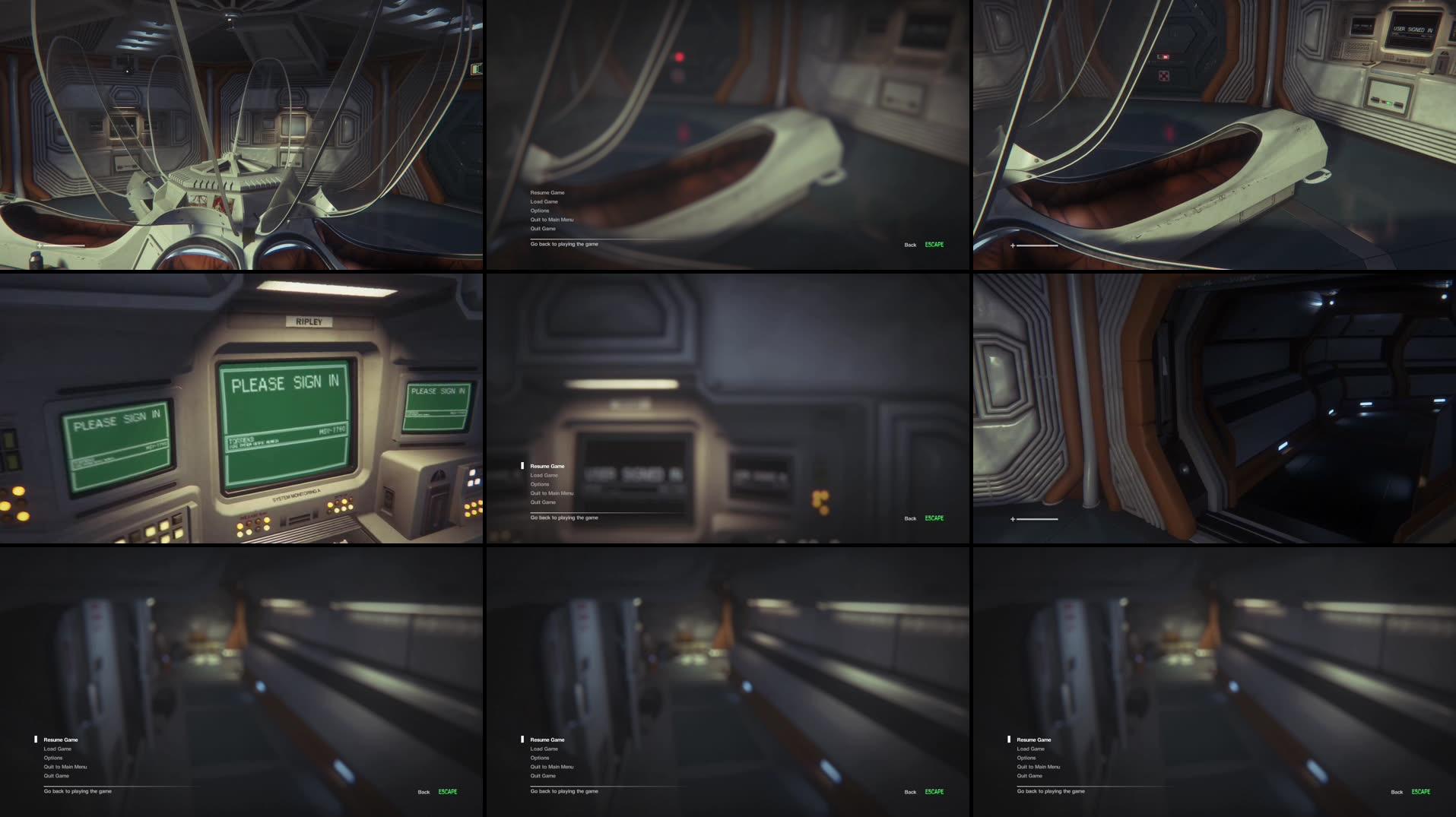Screen dimensions: 1456x817
Task: Click the red cross hazard symbol on the wall
Action: [x=1163, y=74]
